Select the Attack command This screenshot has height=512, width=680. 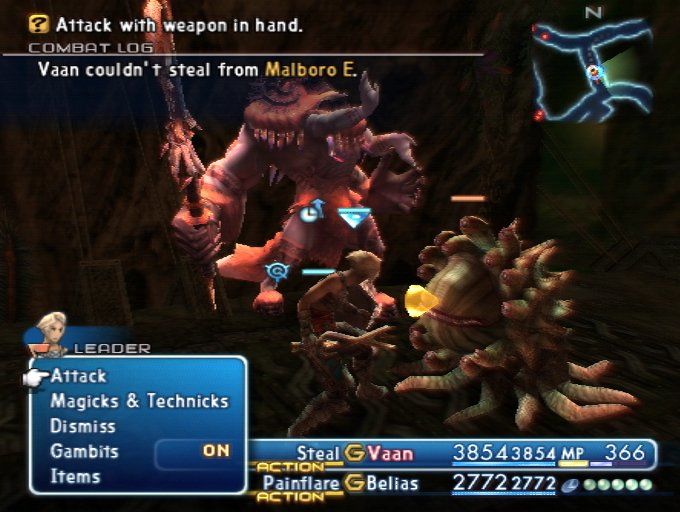[x=79, y=377]
